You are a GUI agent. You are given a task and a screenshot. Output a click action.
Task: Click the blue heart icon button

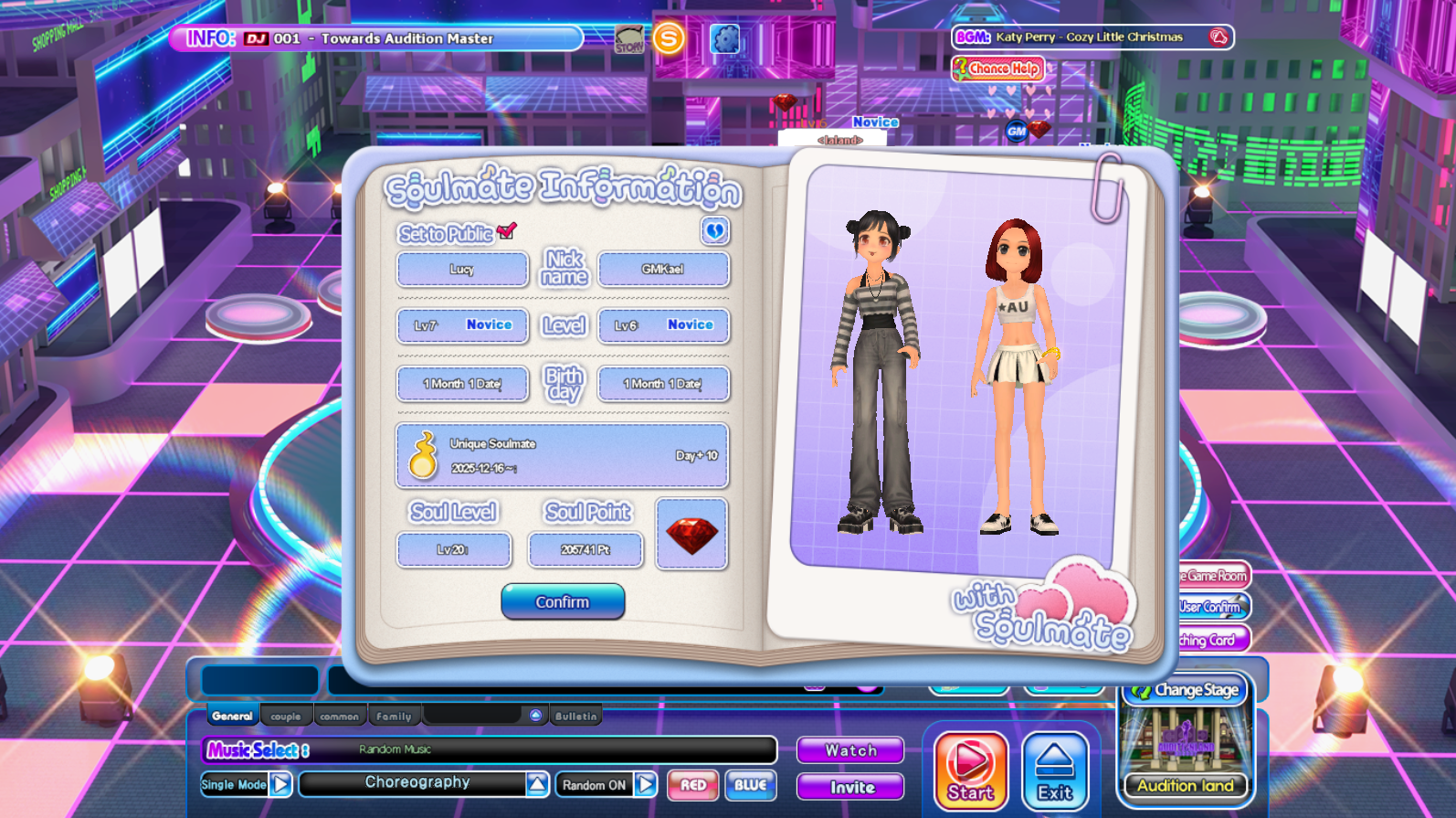point(714,231)
